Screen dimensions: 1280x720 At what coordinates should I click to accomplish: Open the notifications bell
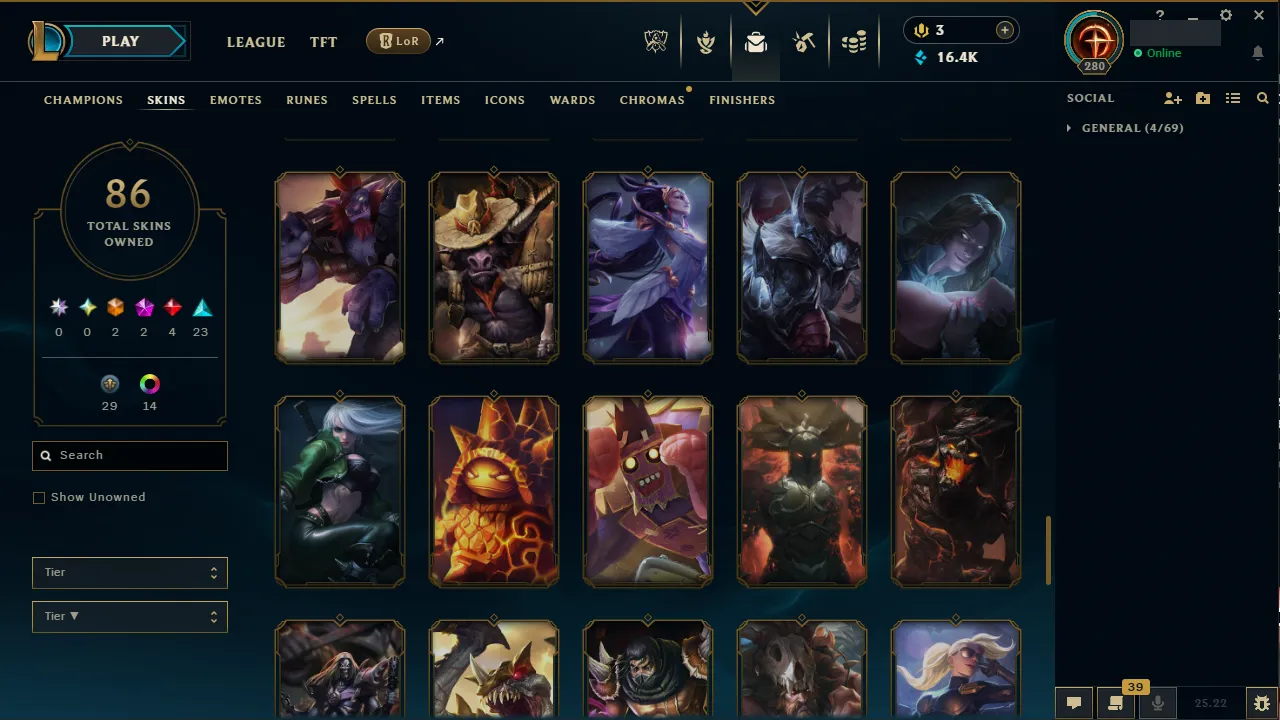[x=1258, y=52]
